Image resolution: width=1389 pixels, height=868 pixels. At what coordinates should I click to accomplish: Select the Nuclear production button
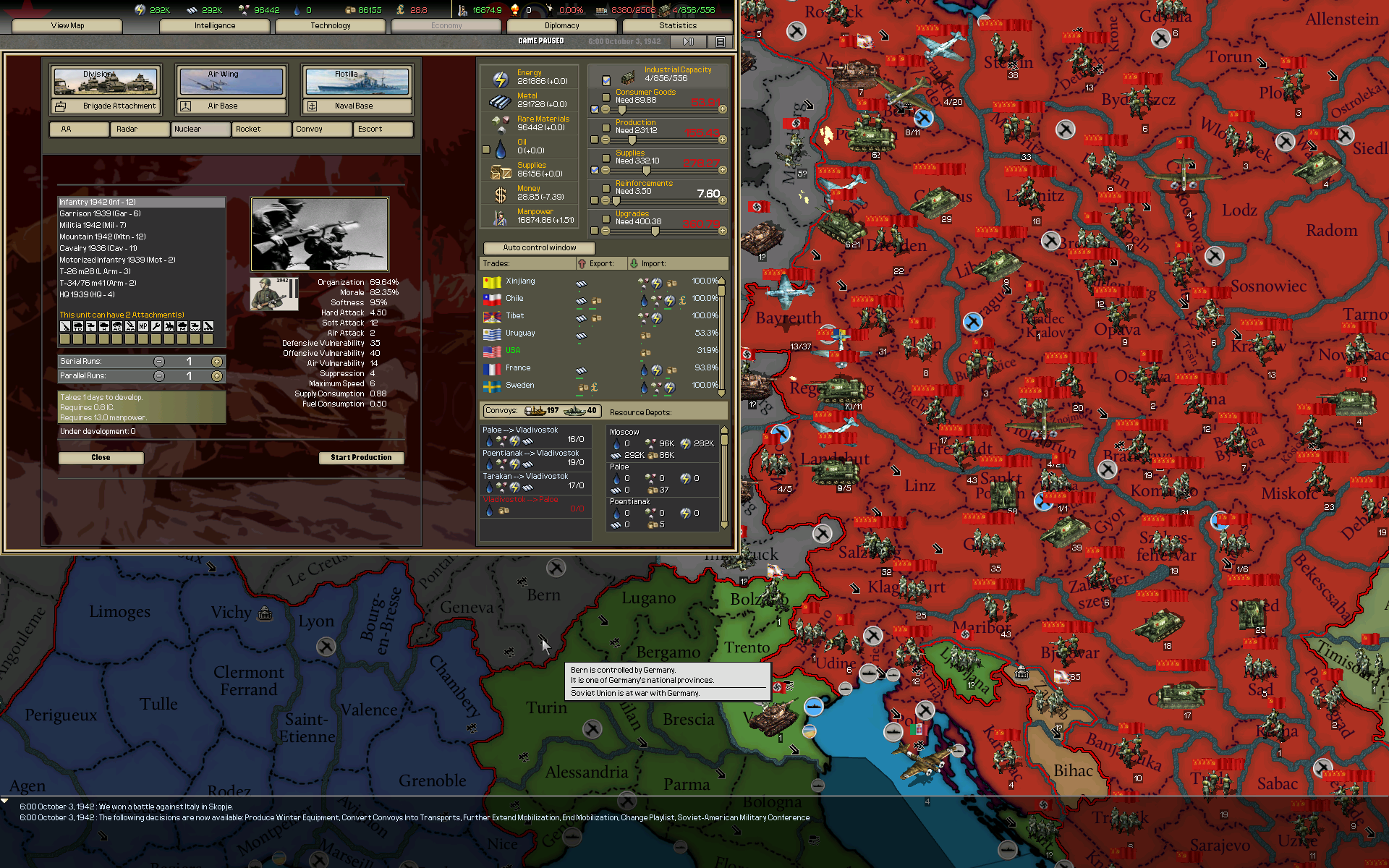coord(200,129)
